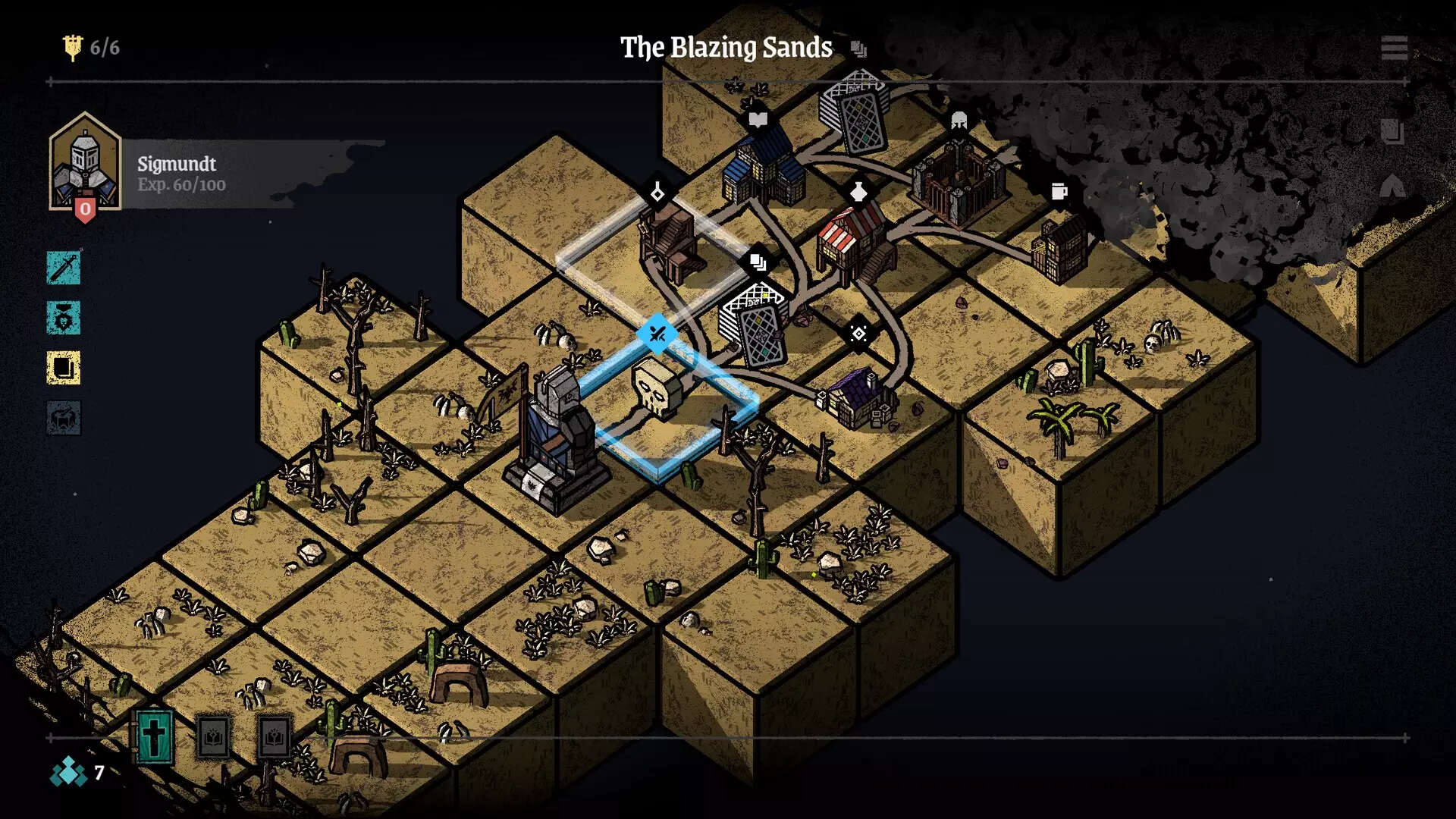Select the lion medal slot
1456x819 pixels.
[x=64, y=318]
